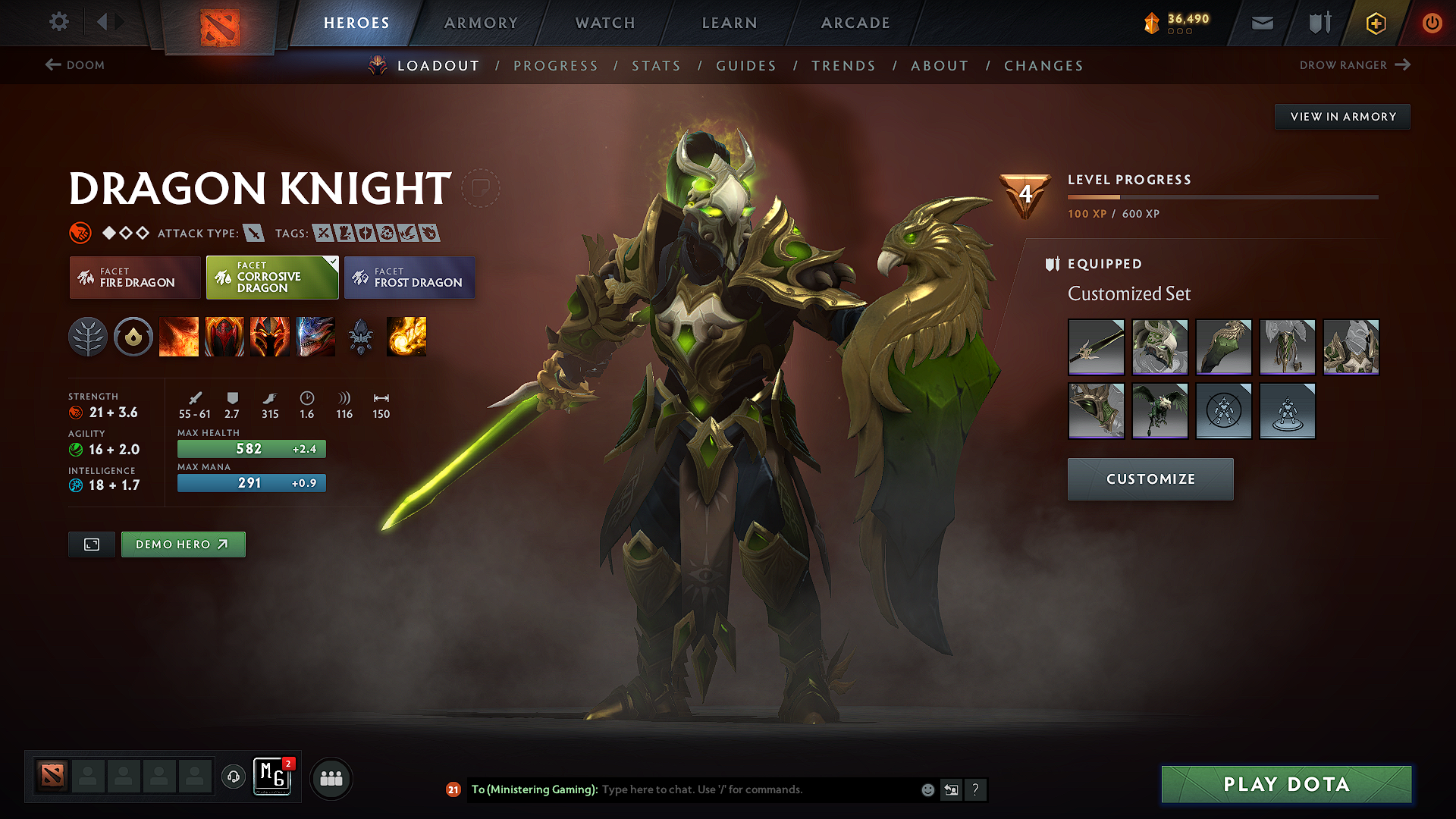Open the Dota Plus hexagon icon
This screenshot has width=1456, height=819.
pos(1375,23)
